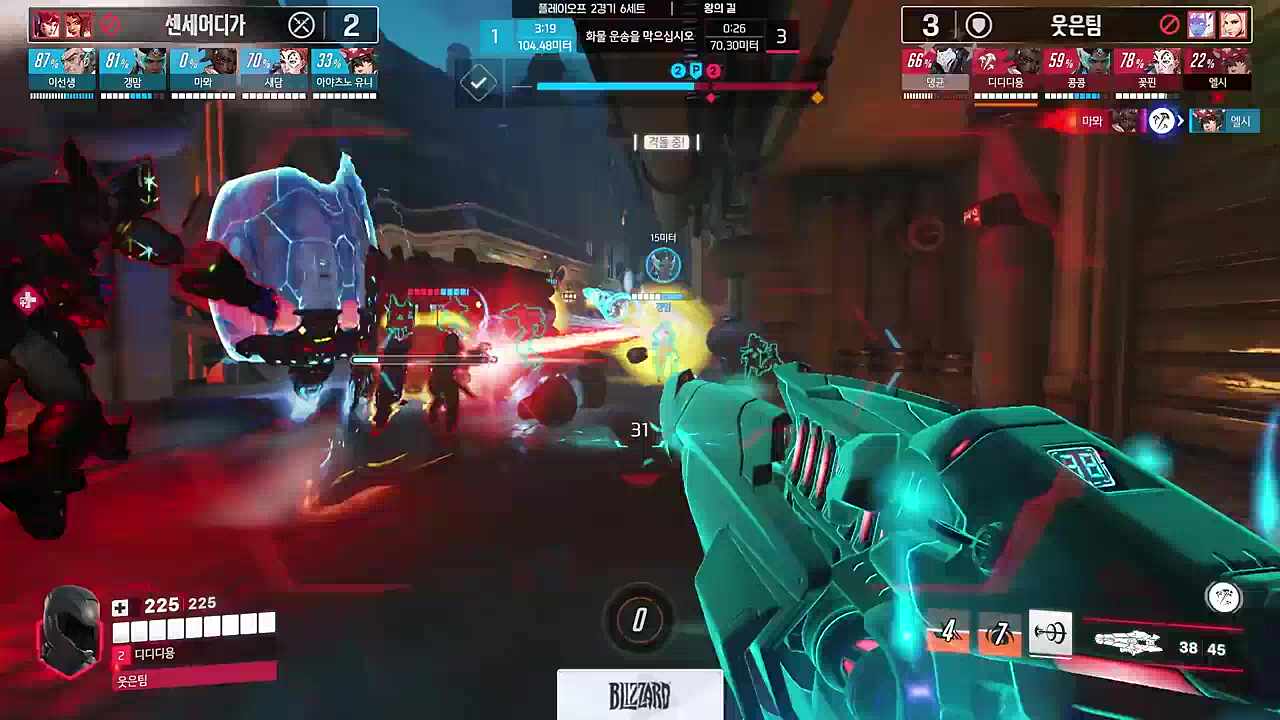This screenshot has height=720, width=1280.
Task: Open the 마와 portrait in the killfeed
Action: point(1130,121)
